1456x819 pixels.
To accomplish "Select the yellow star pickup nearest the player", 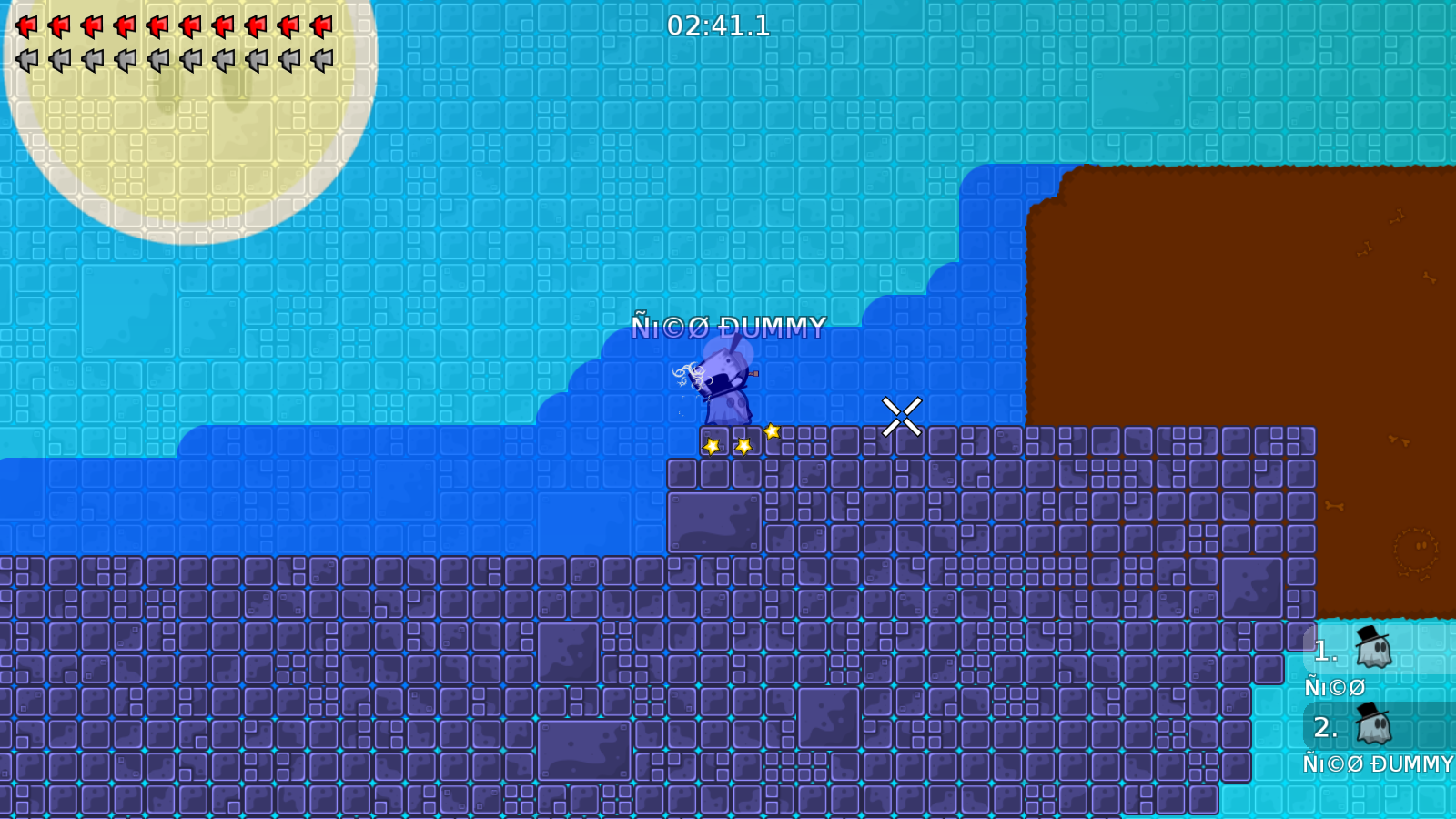I will tap(711, 445).
